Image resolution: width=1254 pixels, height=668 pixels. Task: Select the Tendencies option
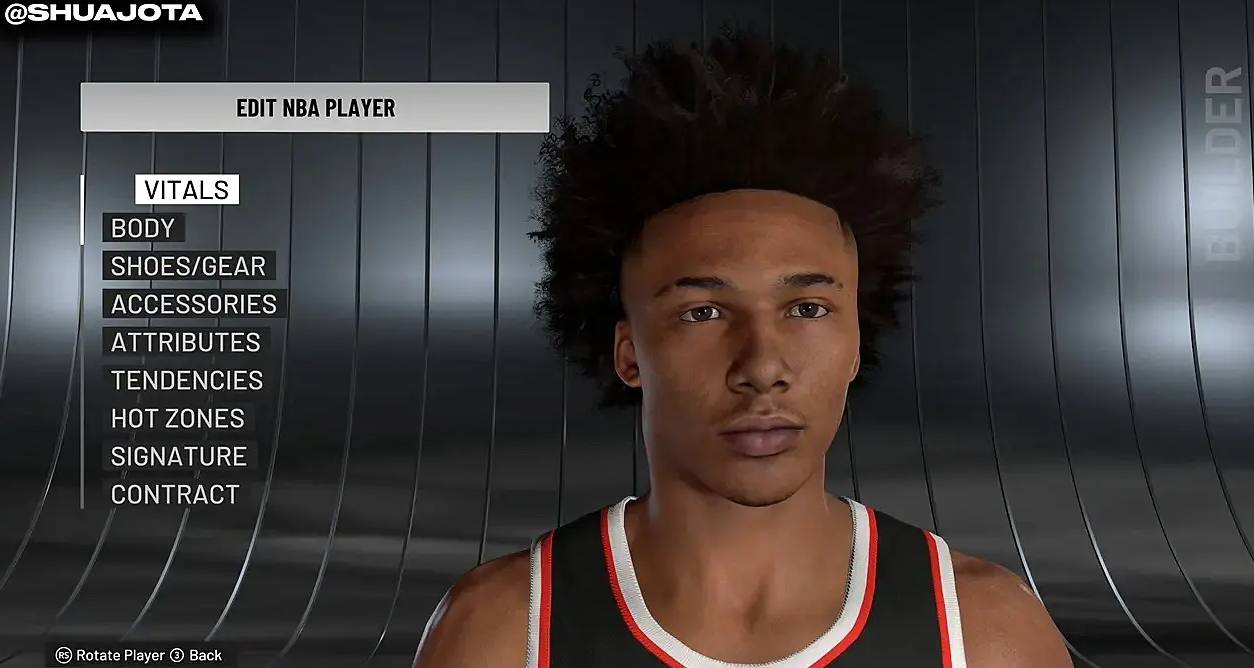click(x=187, y=380)
